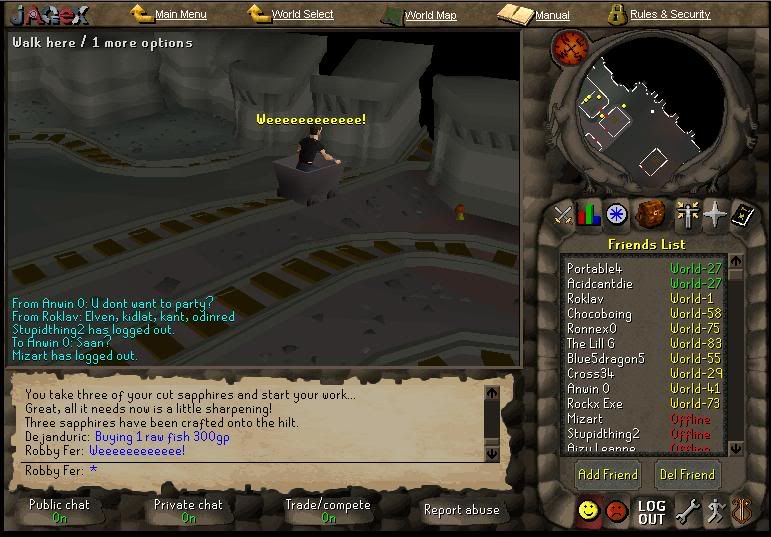Screen dimensions: 771x537
Task: Open the Main Menu link
Action: (x=180, y=15)
